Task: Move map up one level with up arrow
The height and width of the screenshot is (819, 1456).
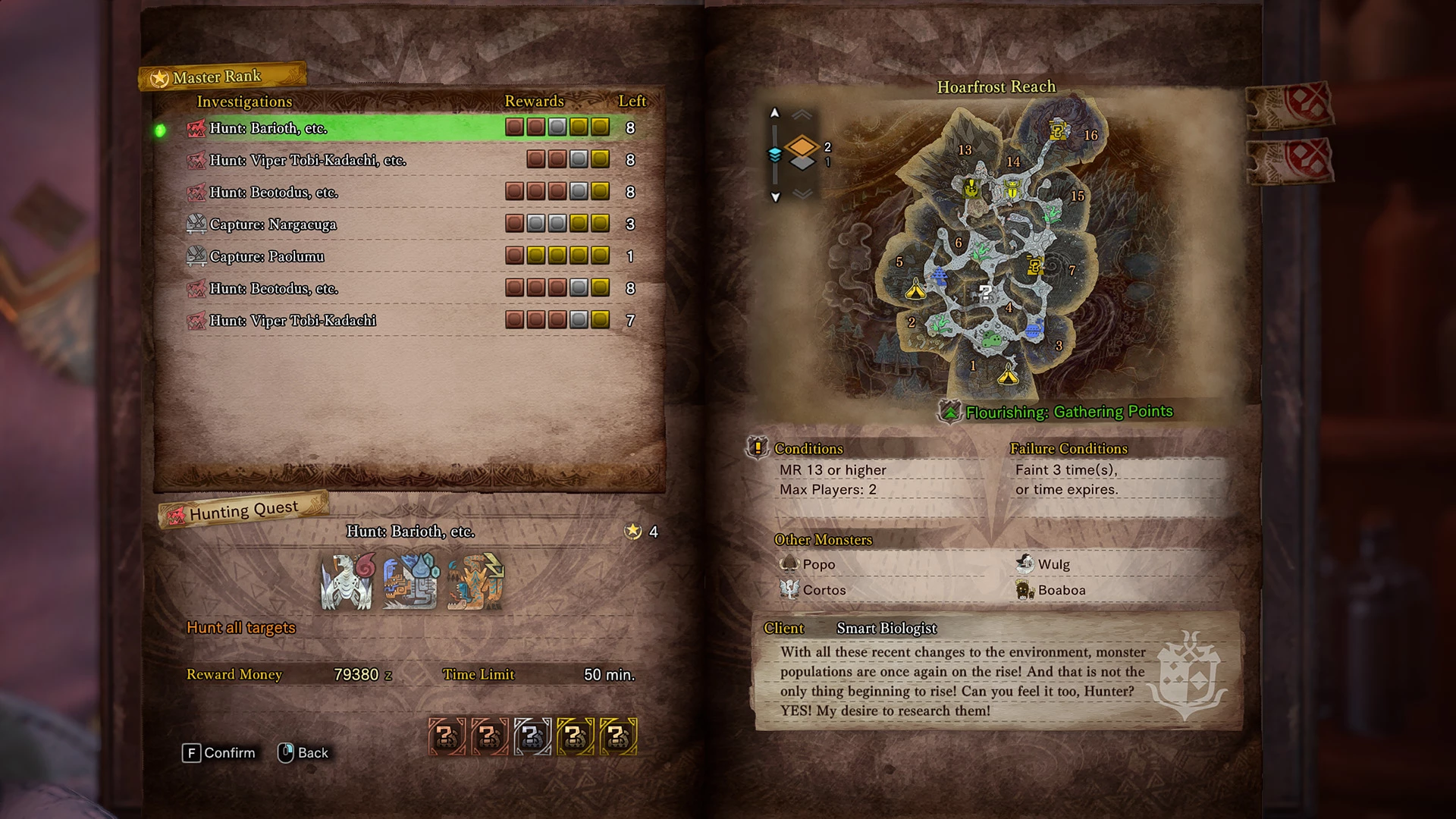Action: point(774,113)
